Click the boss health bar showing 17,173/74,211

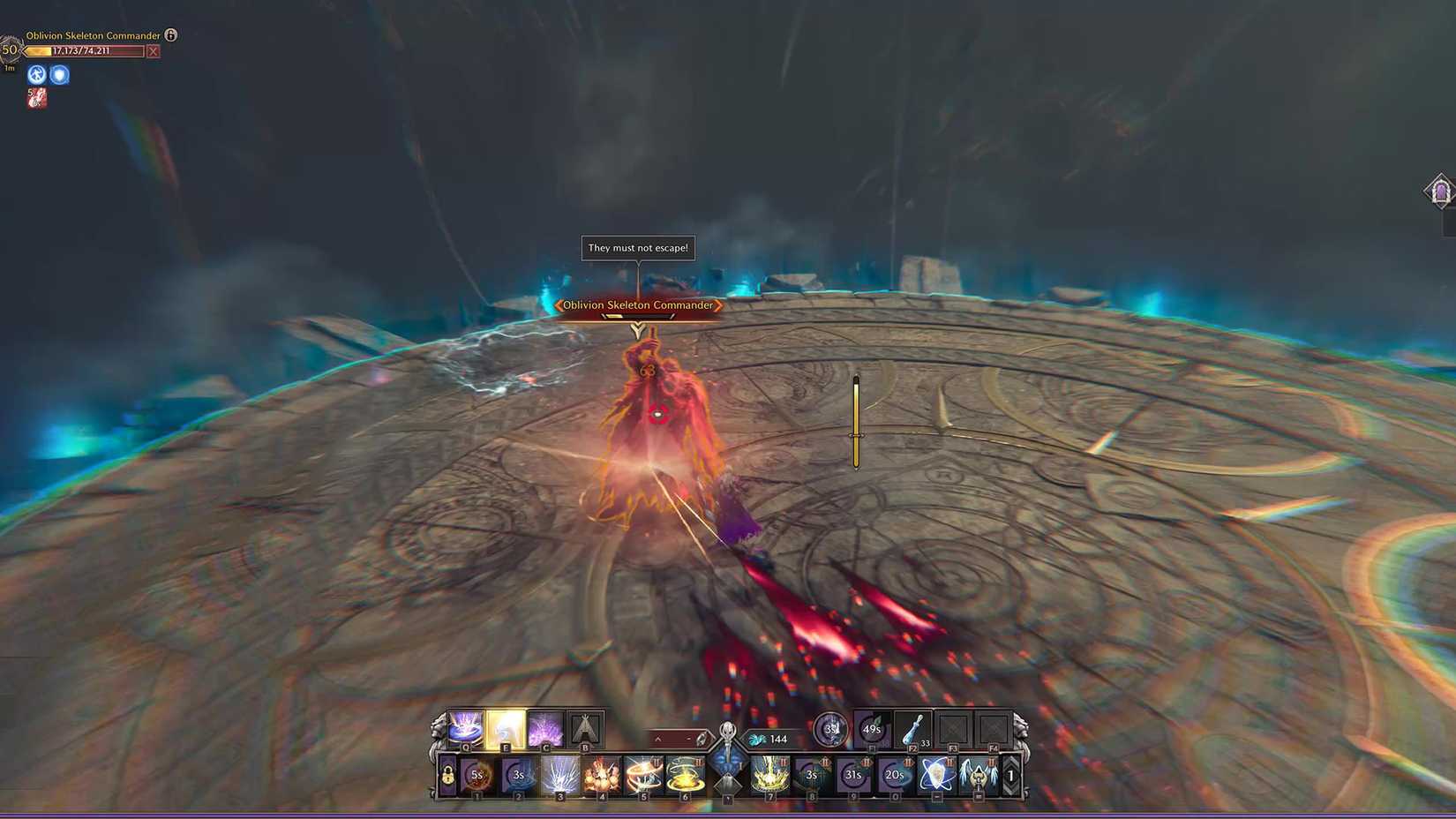pos(84,51)
